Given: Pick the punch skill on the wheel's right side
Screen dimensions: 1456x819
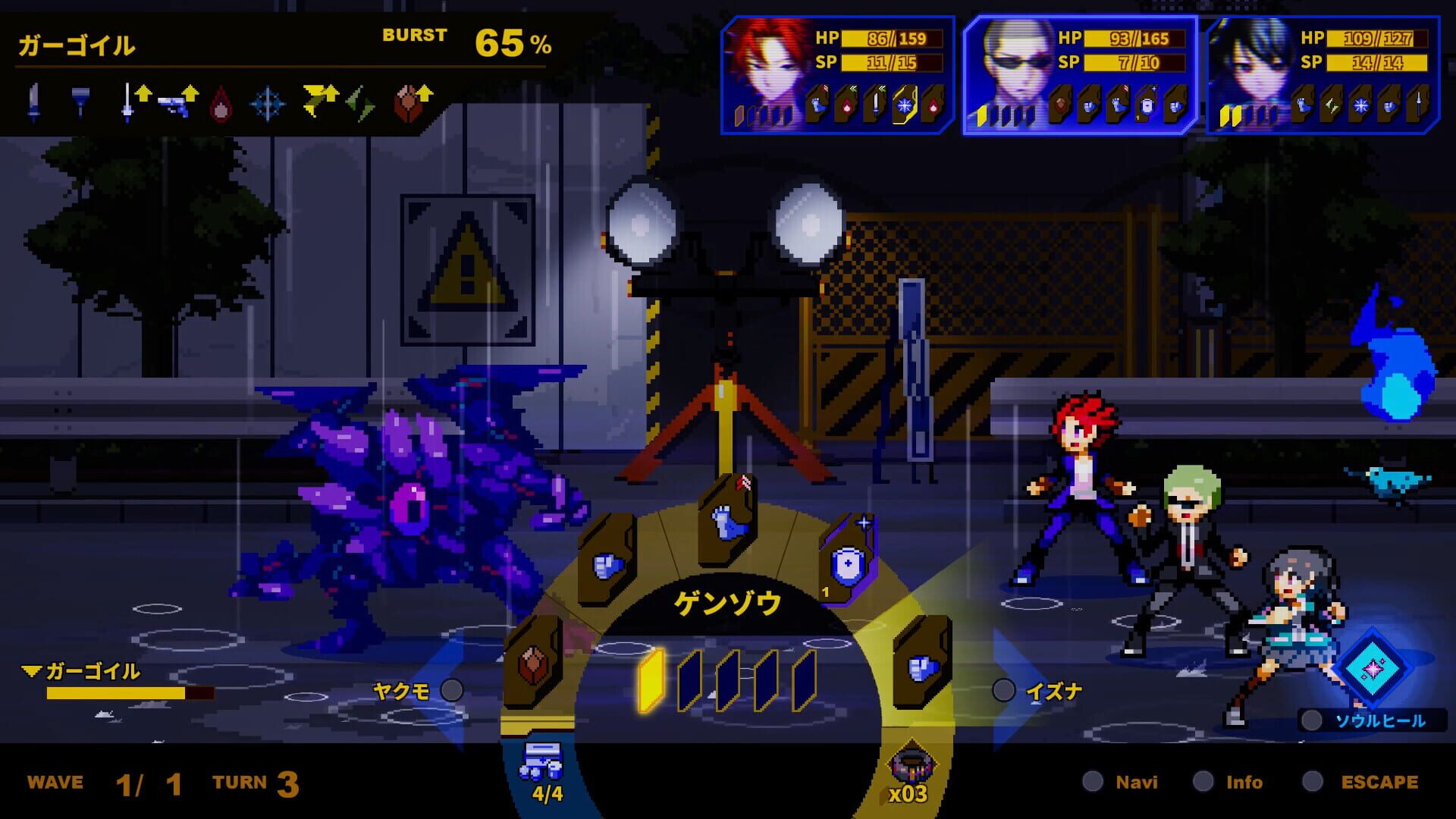Looking at the screenshot, I should point(924,667).
